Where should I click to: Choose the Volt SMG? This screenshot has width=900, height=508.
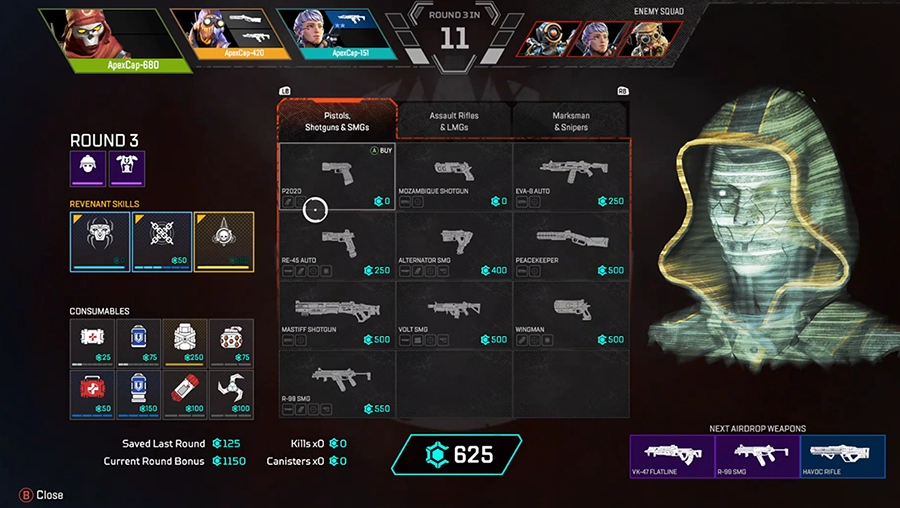(454, 314)
